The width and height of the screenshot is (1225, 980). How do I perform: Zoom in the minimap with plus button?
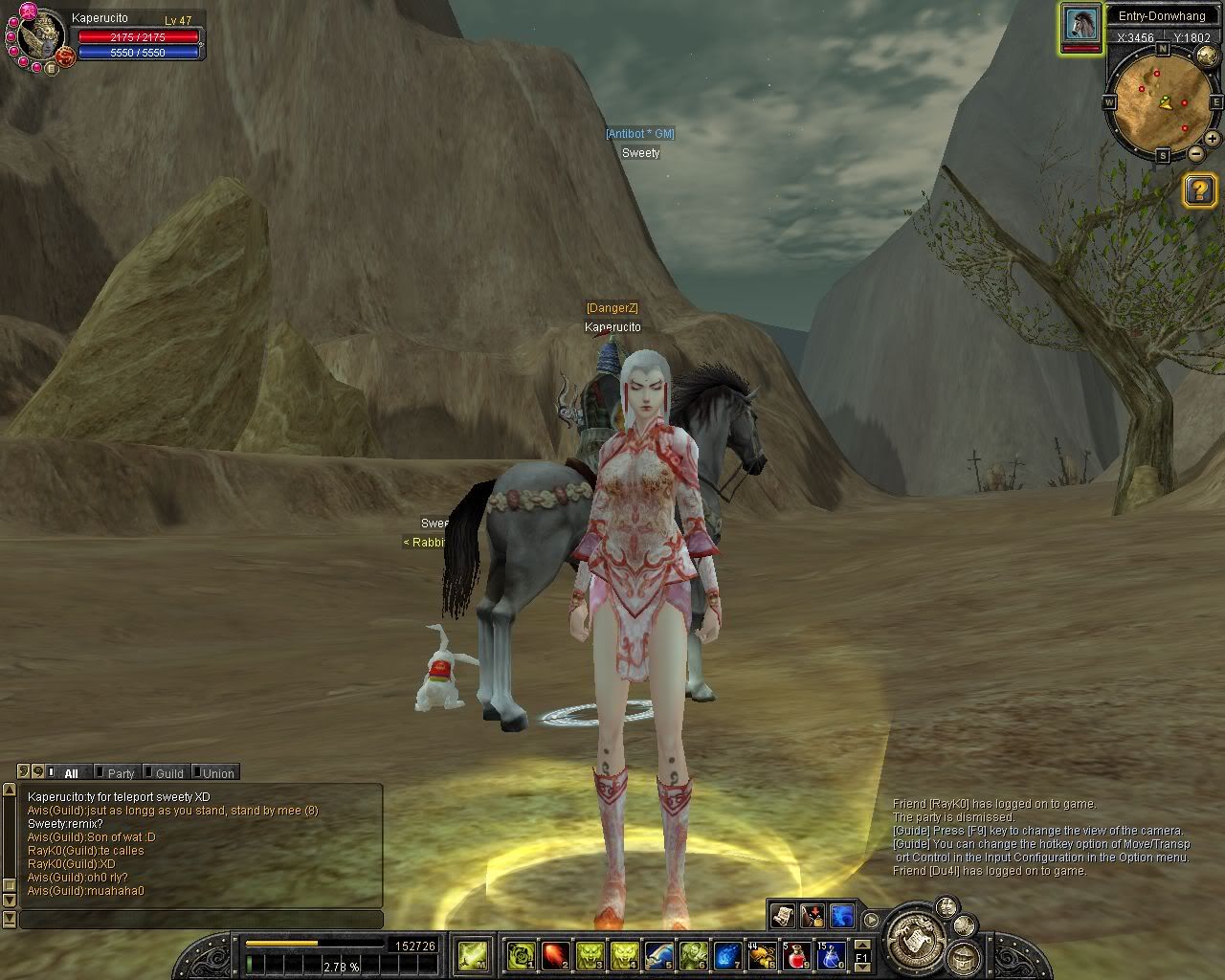pyautogui.click(x=1213, y=139)
